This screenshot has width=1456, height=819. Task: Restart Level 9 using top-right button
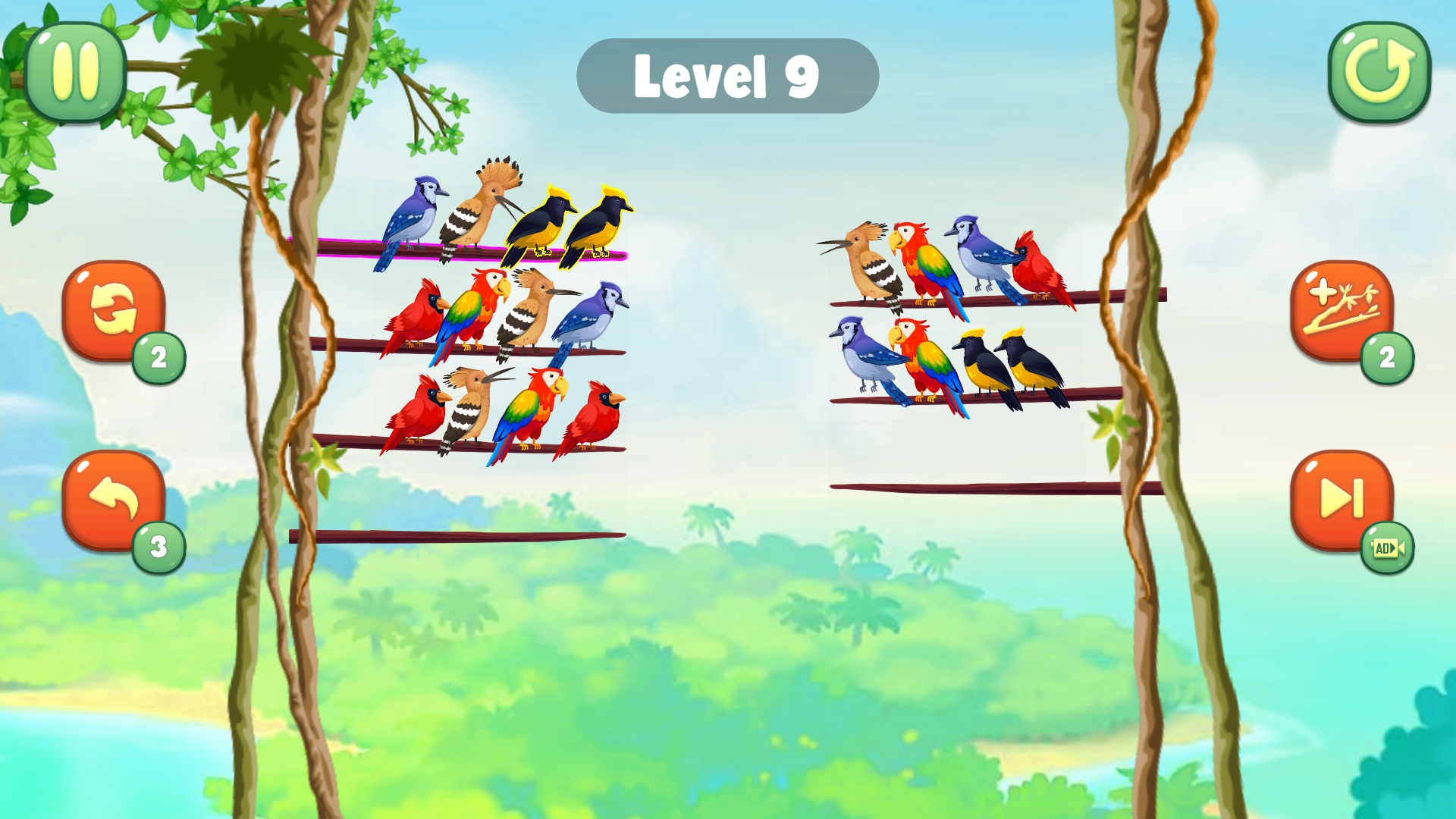click(1379, 72)
